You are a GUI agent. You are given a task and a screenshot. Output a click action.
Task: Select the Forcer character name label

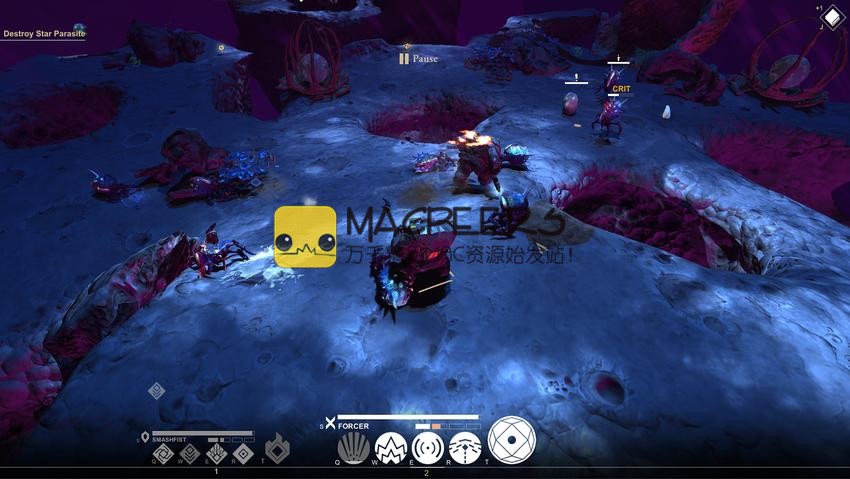click(353, 426)
